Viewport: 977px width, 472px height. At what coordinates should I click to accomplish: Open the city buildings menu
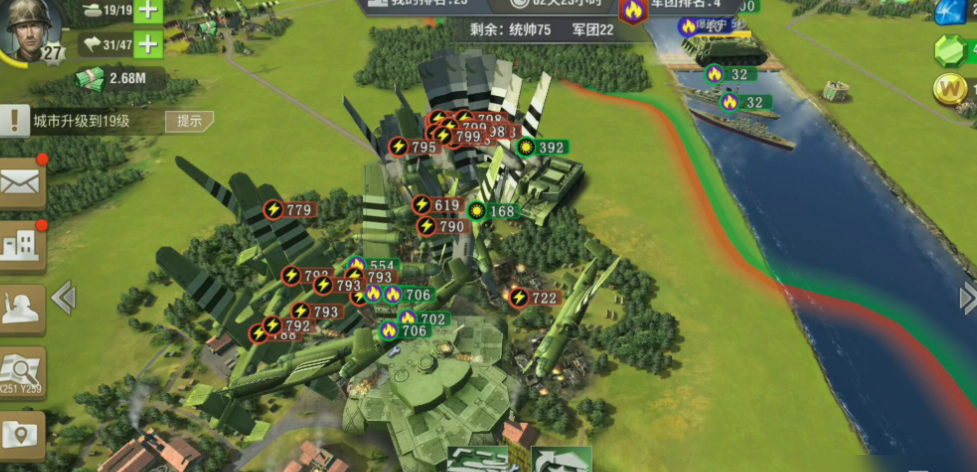[21, 245]
